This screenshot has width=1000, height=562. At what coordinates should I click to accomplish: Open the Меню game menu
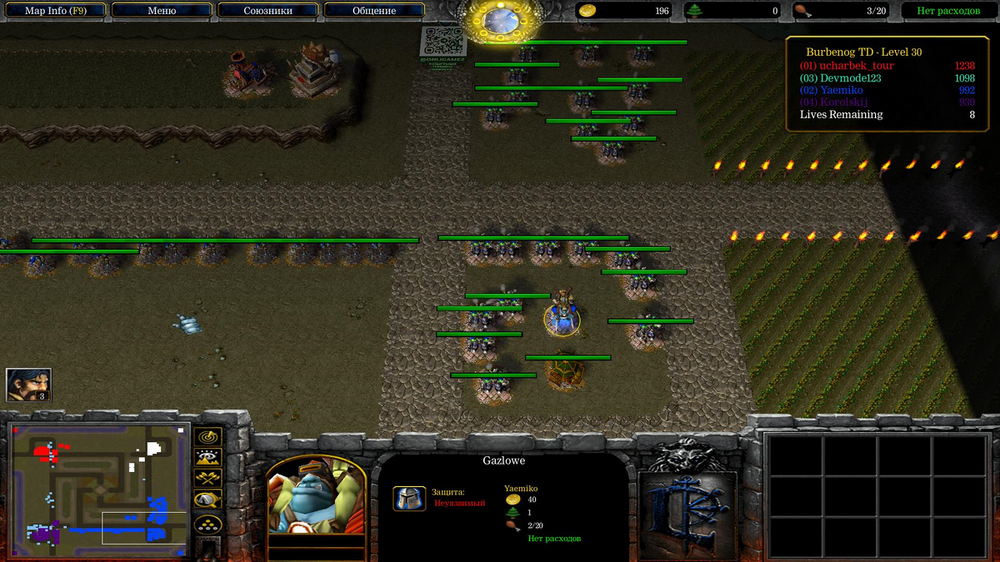(x=162, y=11)
